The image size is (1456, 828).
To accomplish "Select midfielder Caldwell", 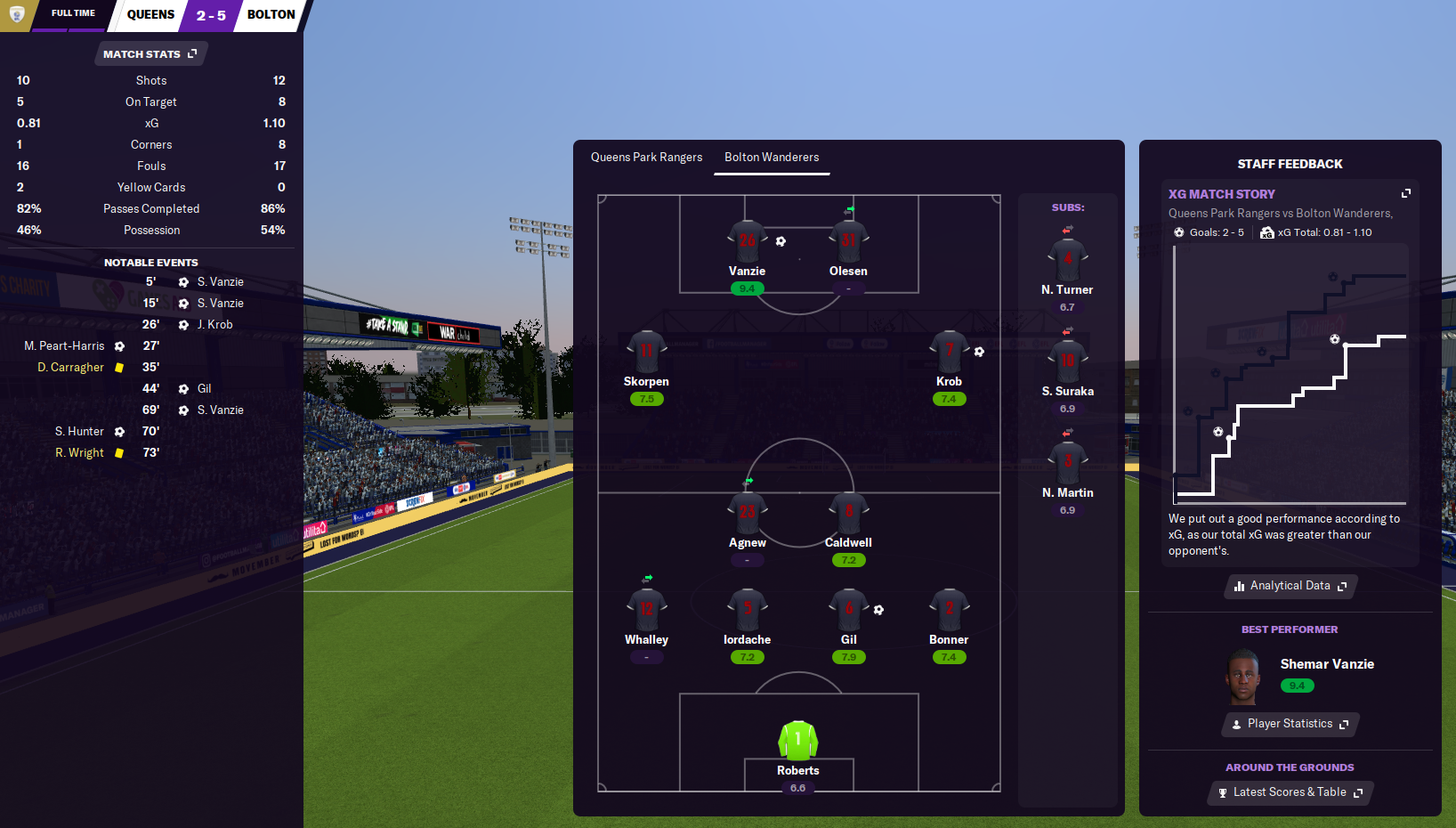I will click(x=848, y=514).
